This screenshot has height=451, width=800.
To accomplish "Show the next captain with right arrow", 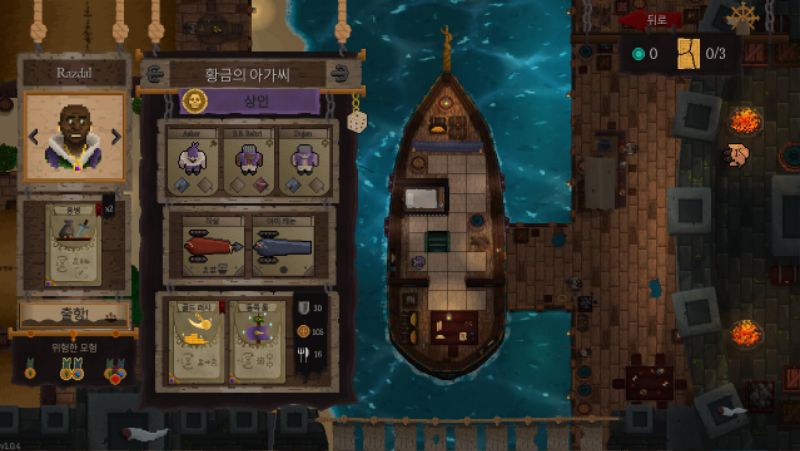I will (x=116, y=136).
